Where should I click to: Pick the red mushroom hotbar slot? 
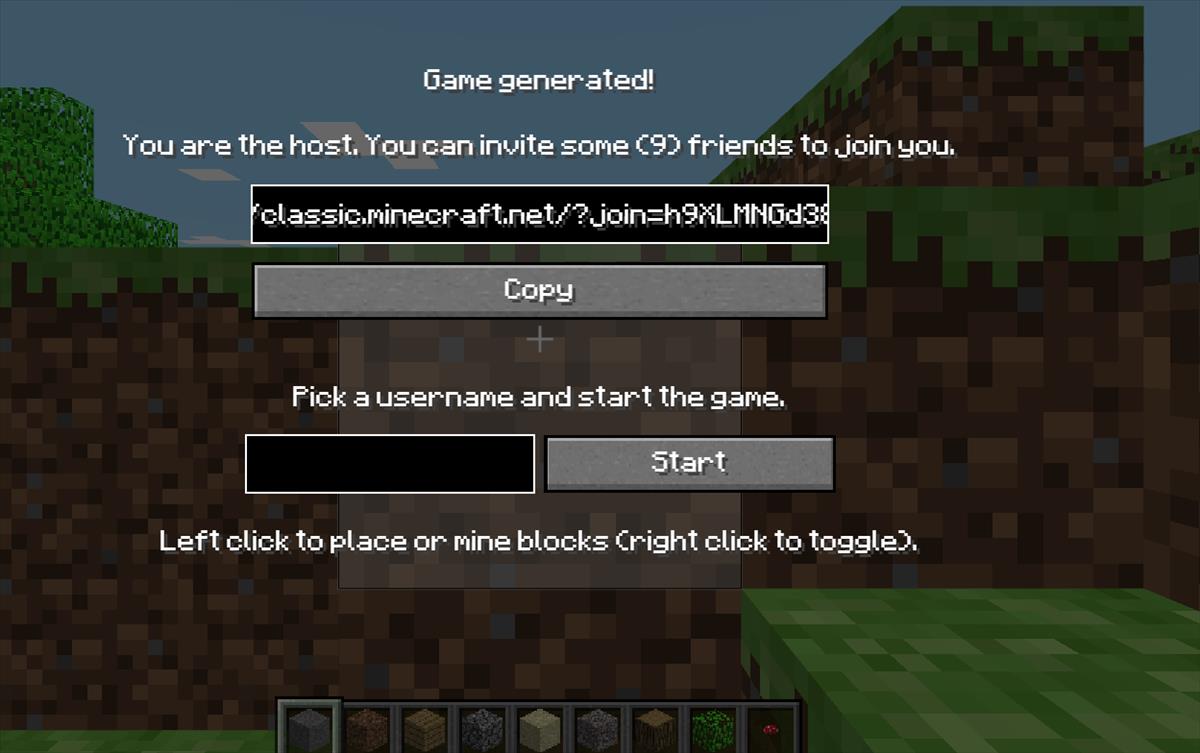tap(771, 727)
